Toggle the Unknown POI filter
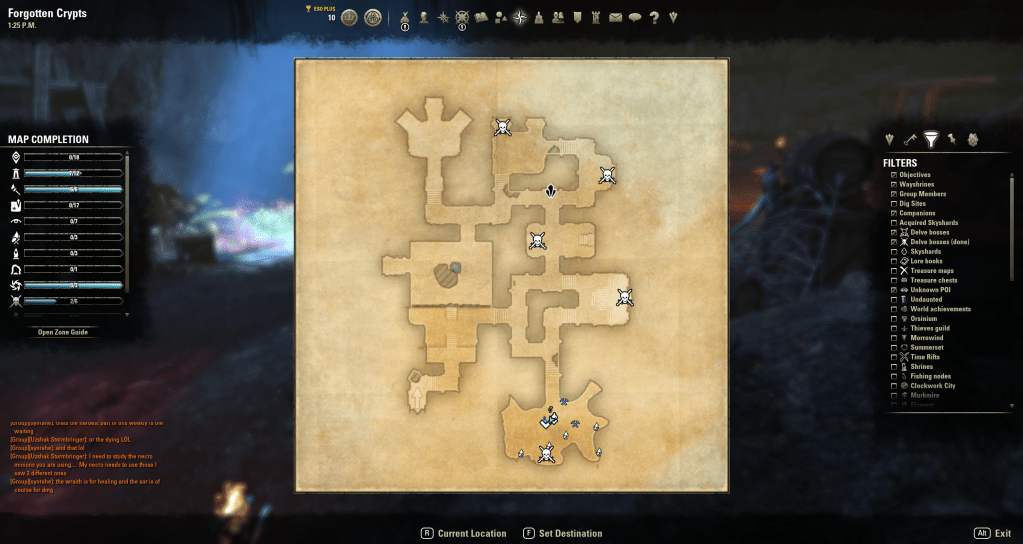 [x=893, y=290]
